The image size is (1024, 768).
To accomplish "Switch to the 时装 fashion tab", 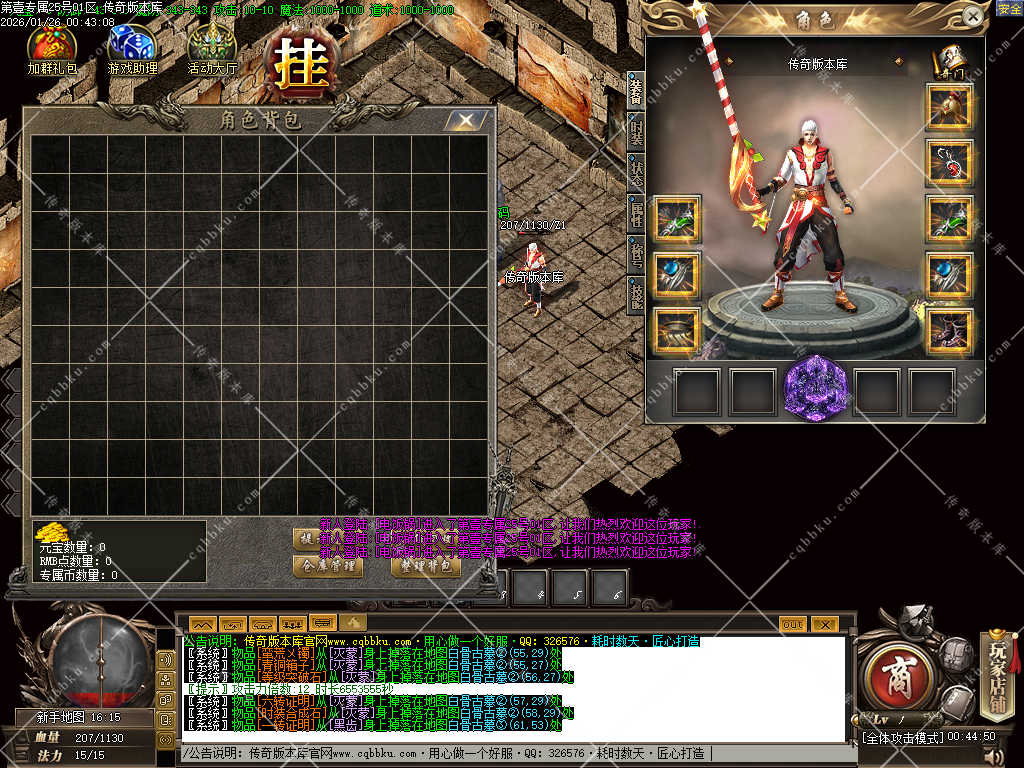I will (636, 132).
